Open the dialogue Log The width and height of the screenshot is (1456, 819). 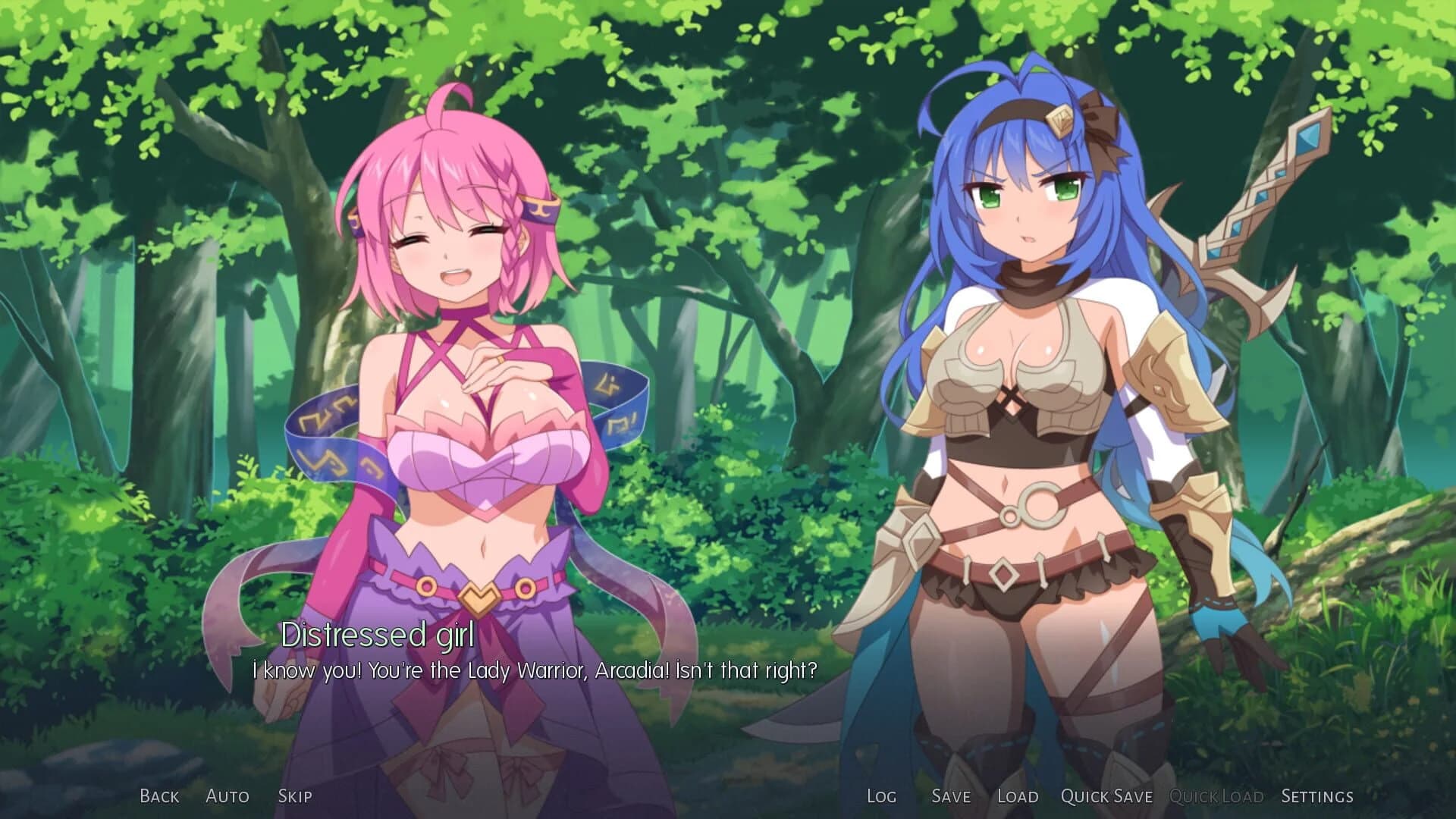pyautogui.click(x=880, y=796)
